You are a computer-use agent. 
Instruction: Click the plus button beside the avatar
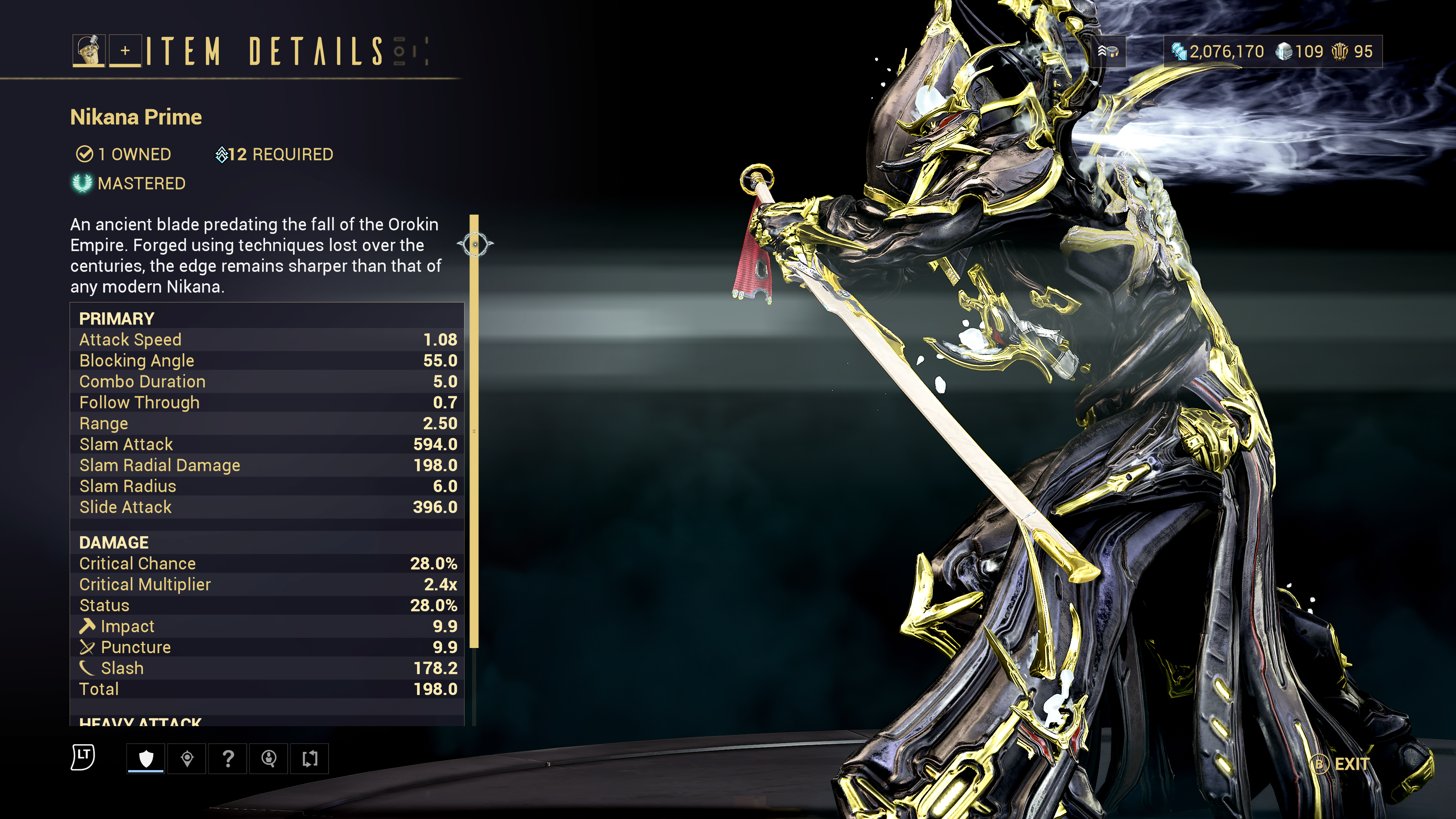coord(125,51)
